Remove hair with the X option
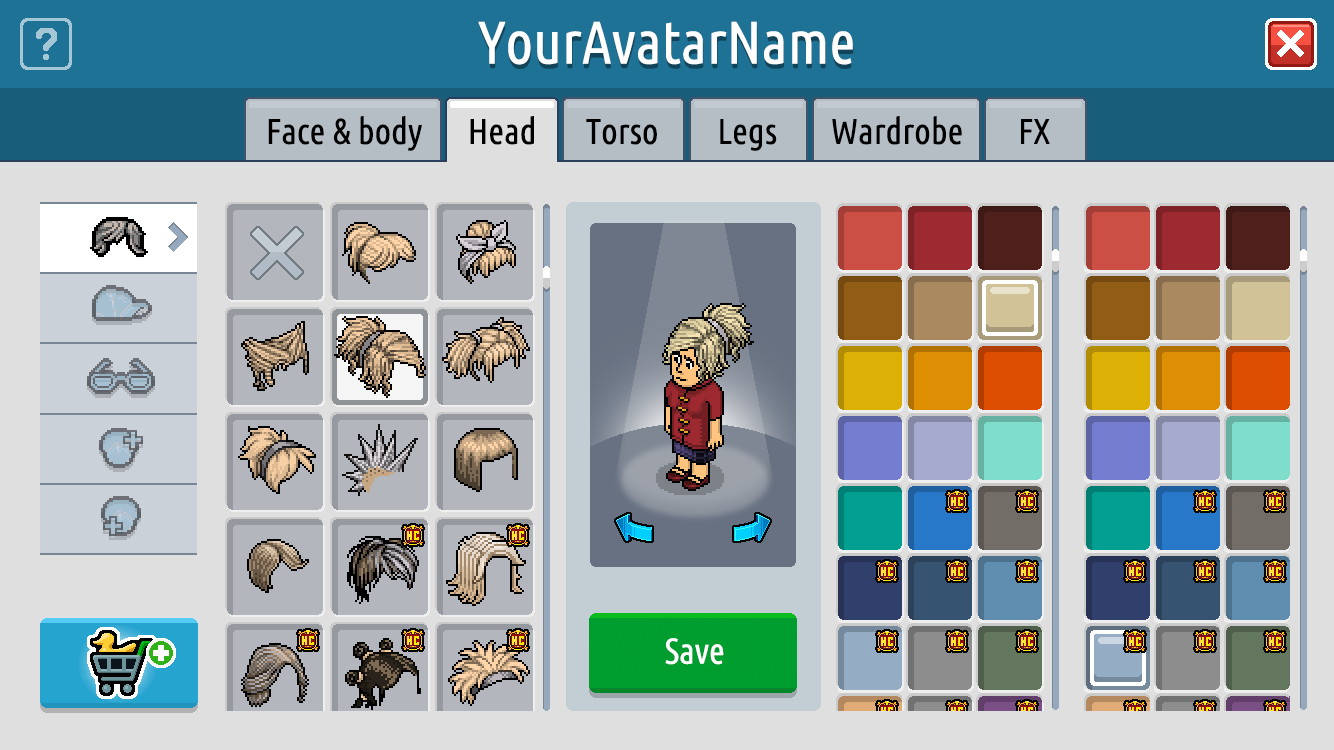The image size is (1334, 750). click(276, 251)
